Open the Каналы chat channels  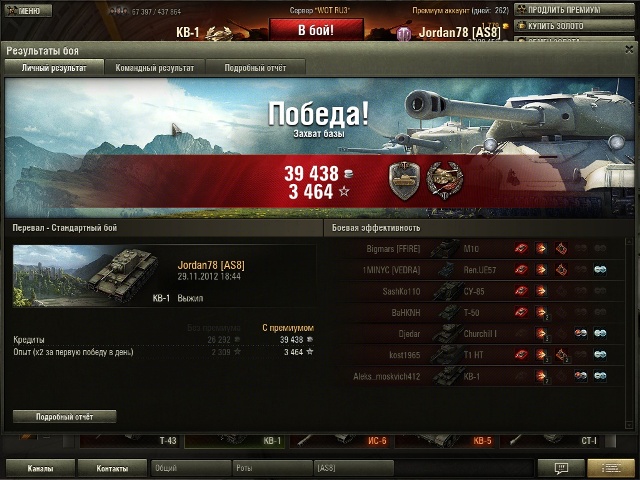[41, 467]
